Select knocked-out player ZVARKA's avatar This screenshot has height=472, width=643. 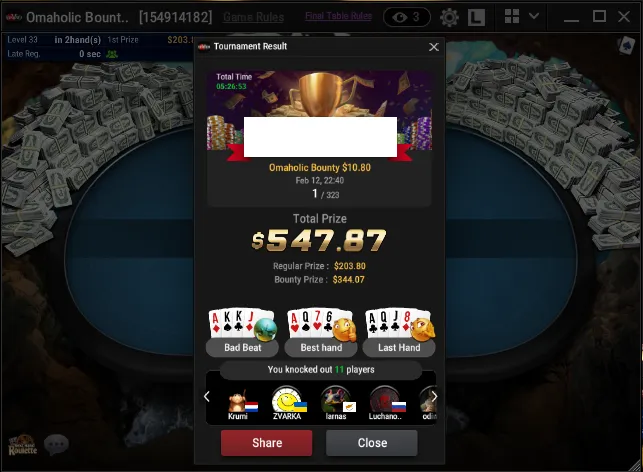coord(287,399)
